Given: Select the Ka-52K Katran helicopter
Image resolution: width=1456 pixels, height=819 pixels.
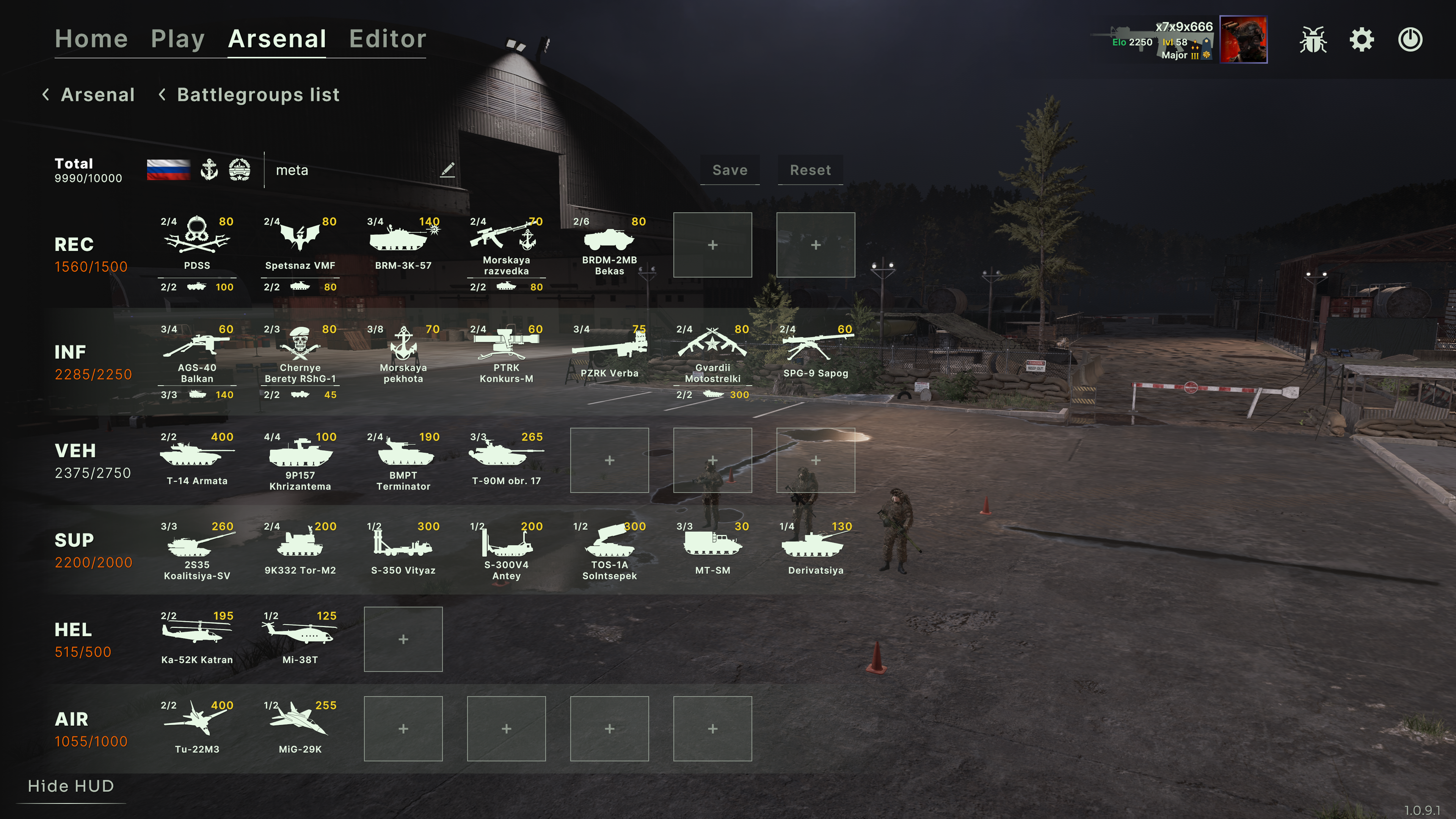Looking at the screenshot, I should pyautogui.click(x=197, y=638).
